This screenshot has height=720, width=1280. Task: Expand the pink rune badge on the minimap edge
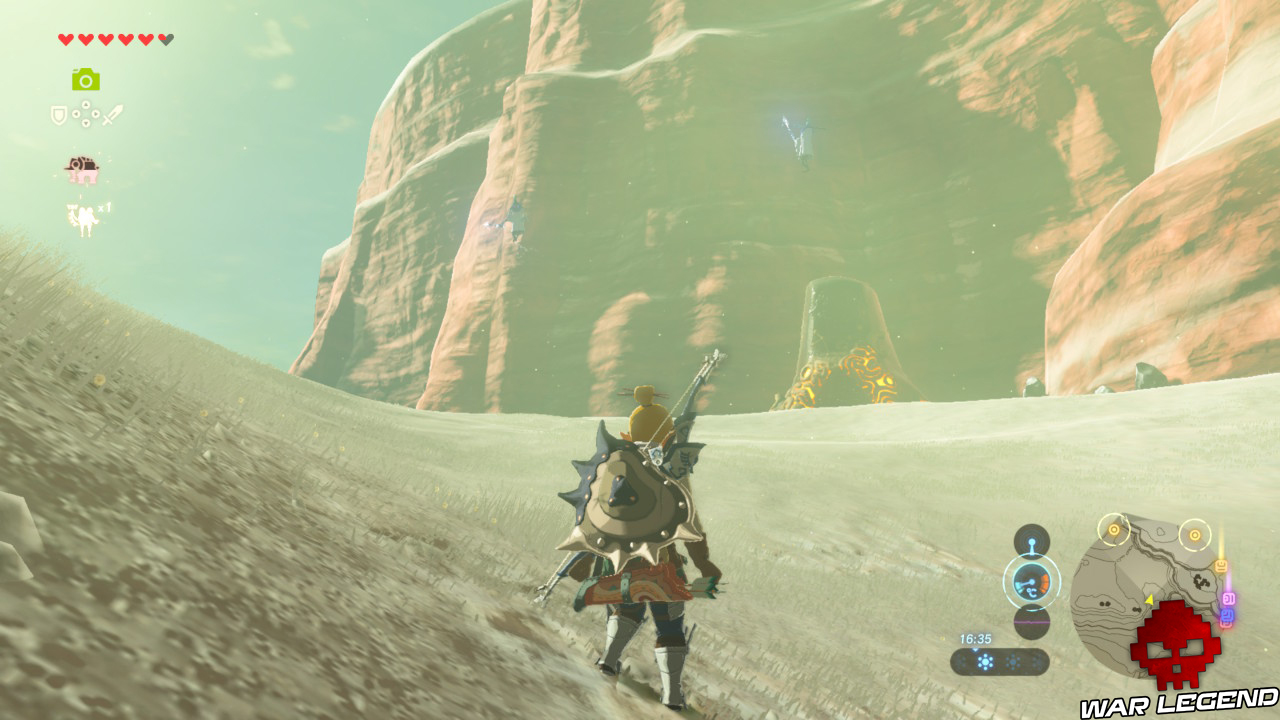pos(1229,599)
